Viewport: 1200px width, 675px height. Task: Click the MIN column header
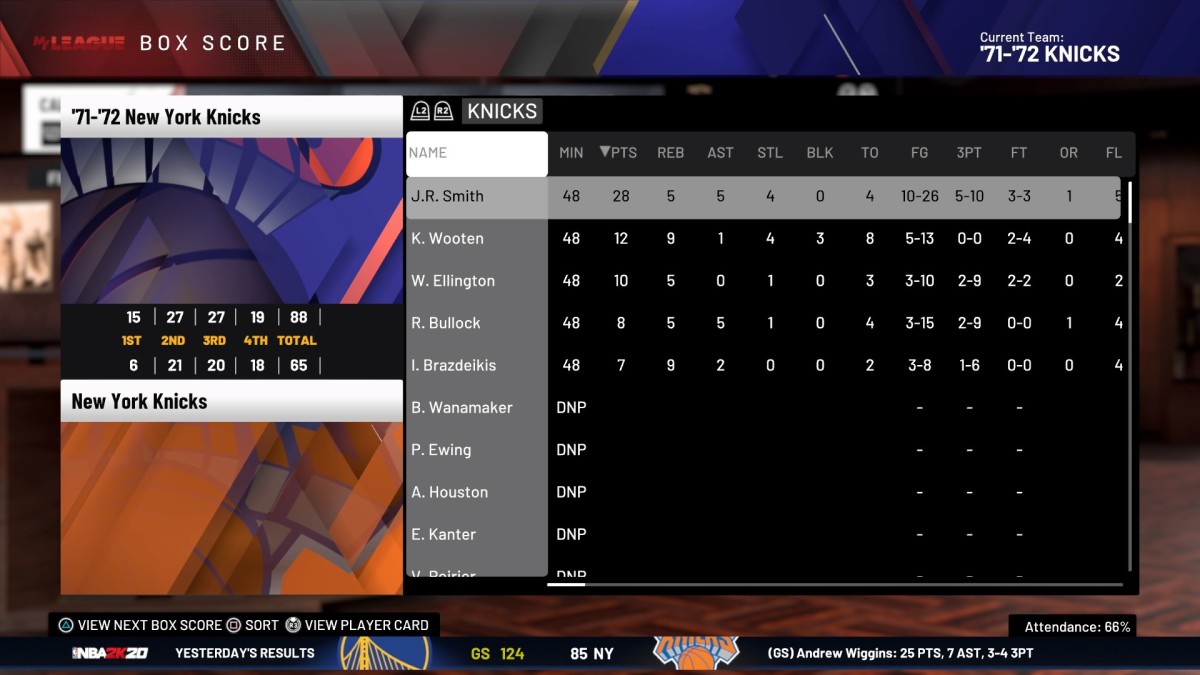(x=571, y=153)
